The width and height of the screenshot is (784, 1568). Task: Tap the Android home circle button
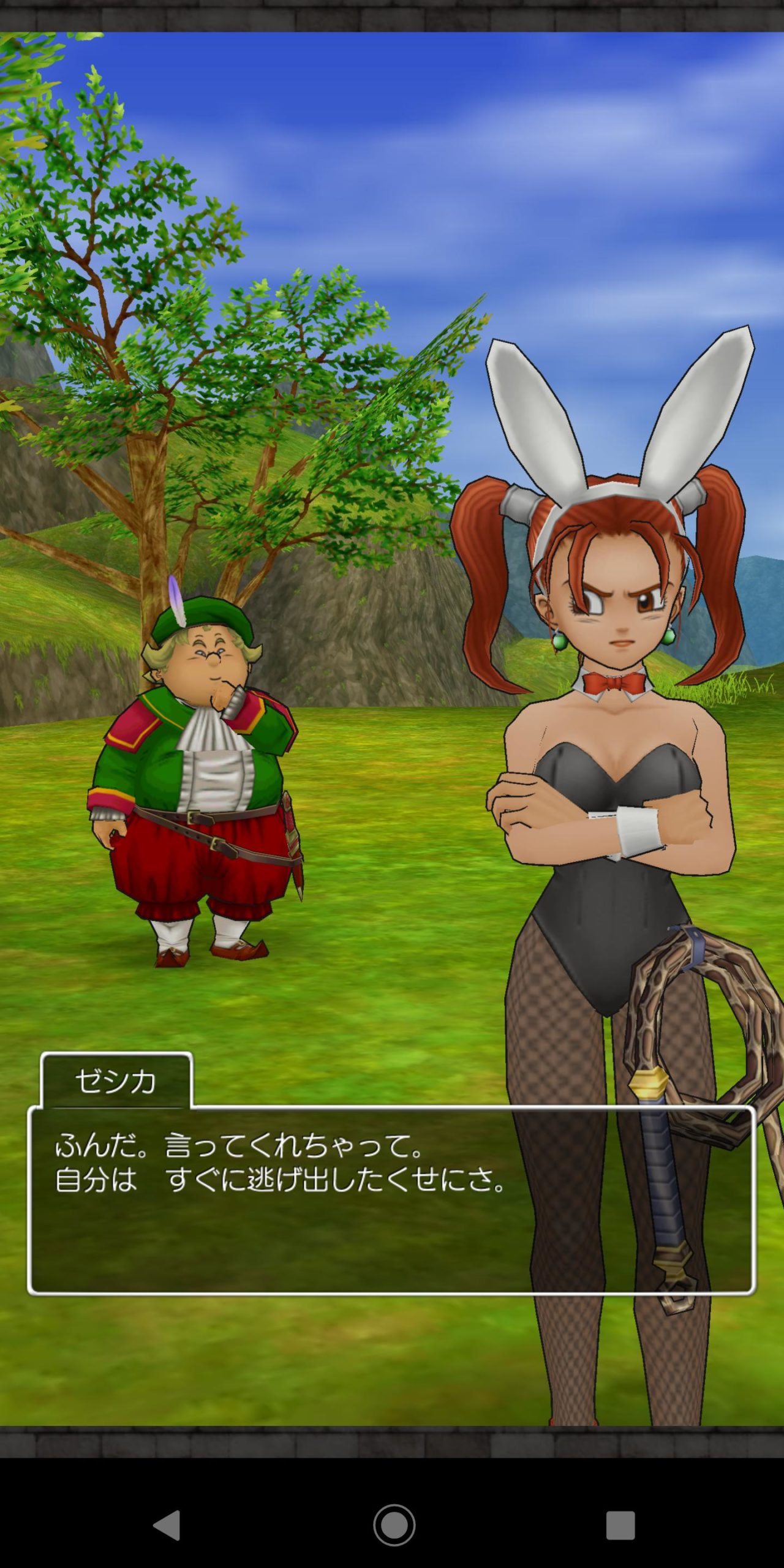(x=394, y=1525)
